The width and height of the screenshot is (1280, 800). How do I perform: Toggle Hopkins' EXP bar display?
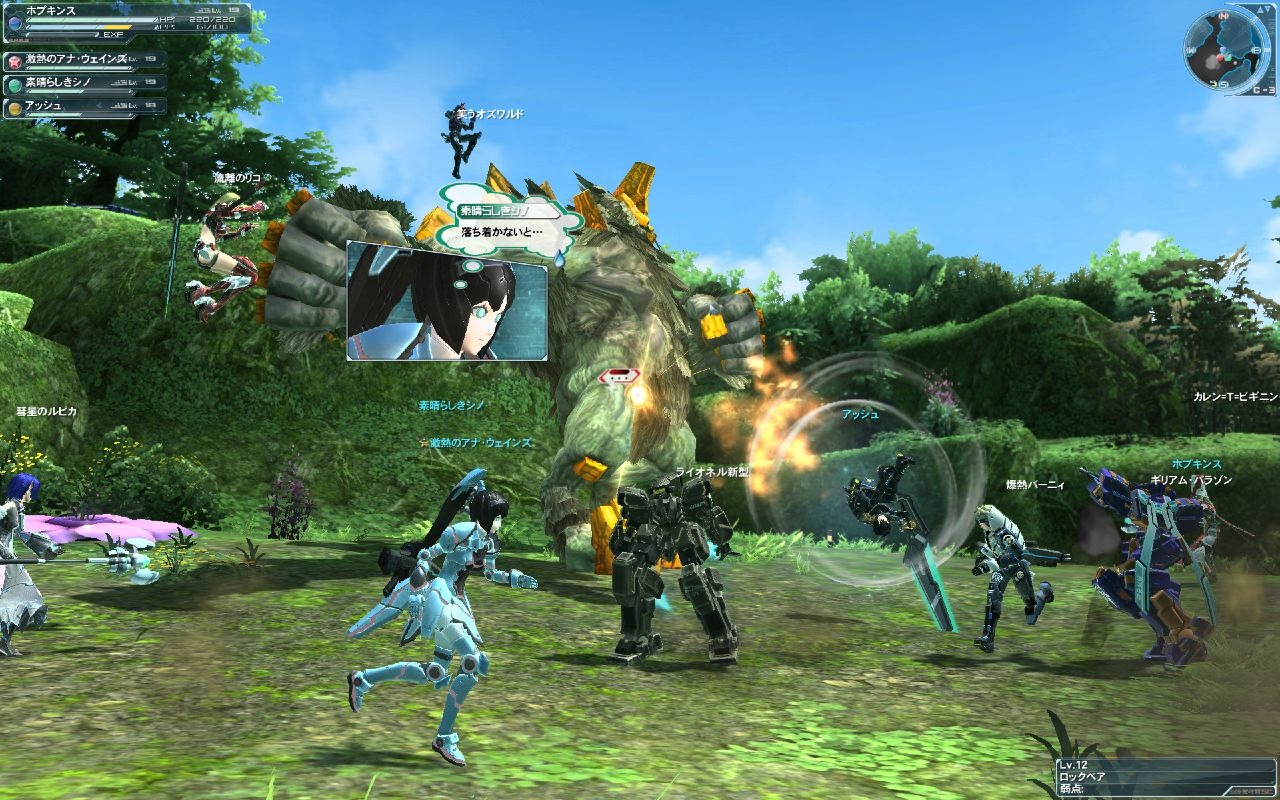61,34
